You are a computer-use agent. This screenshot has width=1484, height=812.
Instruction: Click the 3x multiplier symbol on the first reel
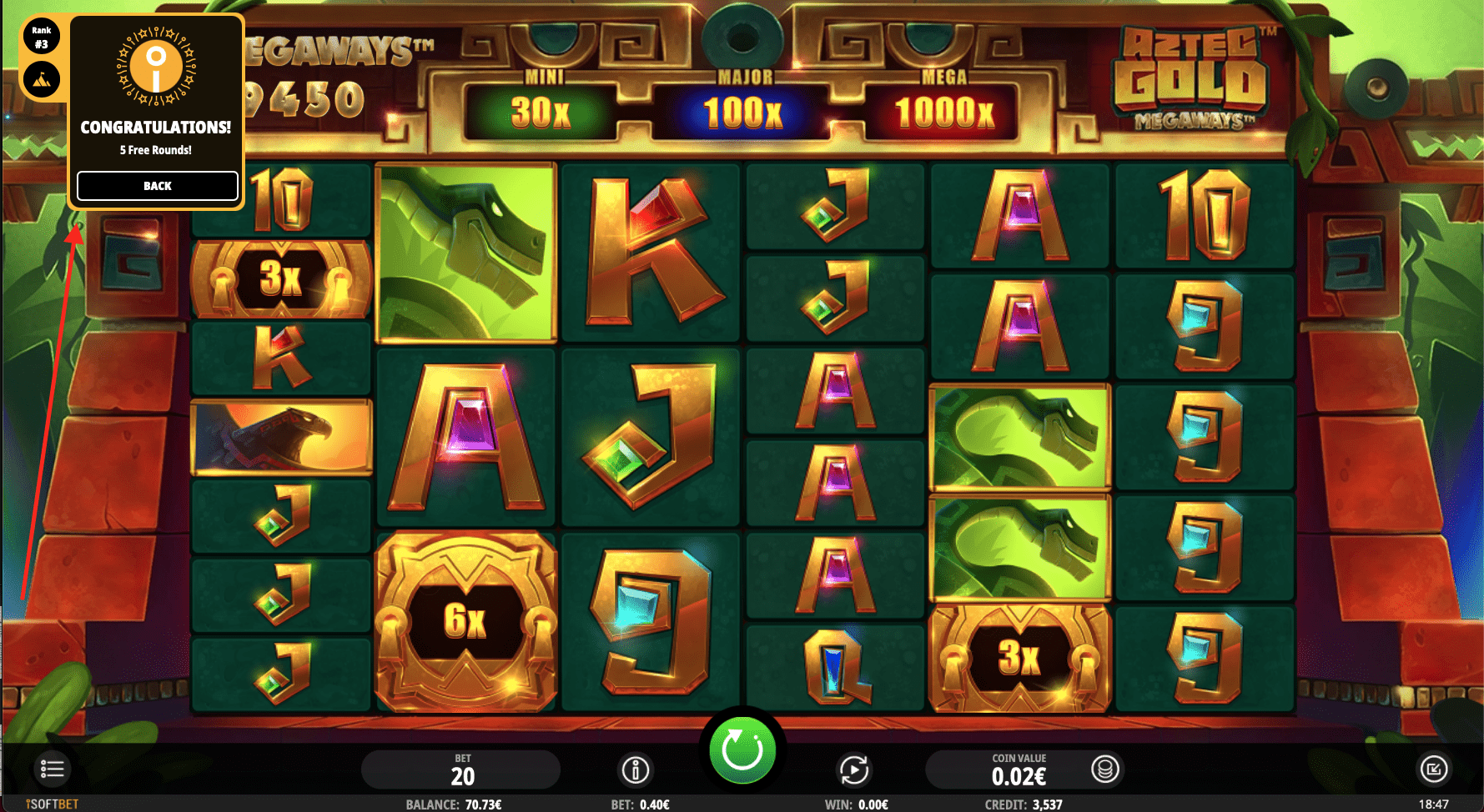tap(280, 275)
